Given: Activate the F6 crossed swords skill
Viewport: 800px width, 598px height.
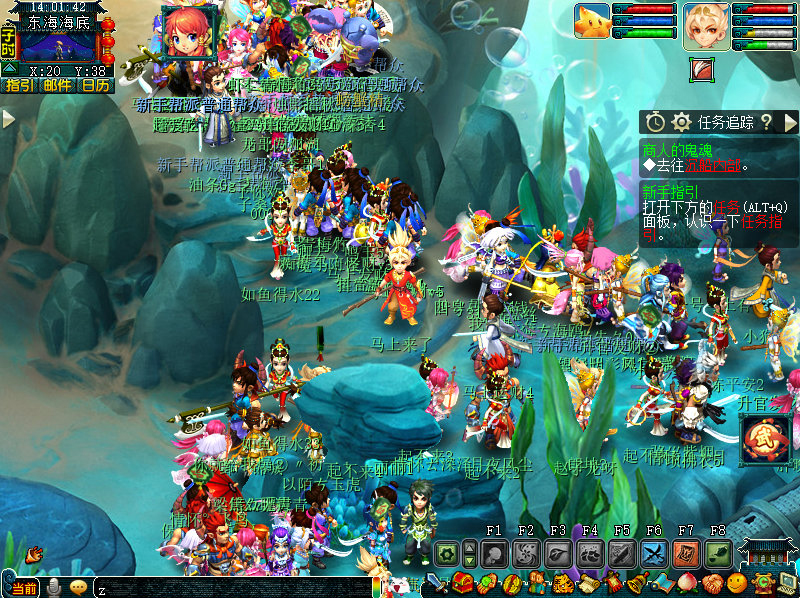Looking at the screenshot, I should tap(654, 553).
